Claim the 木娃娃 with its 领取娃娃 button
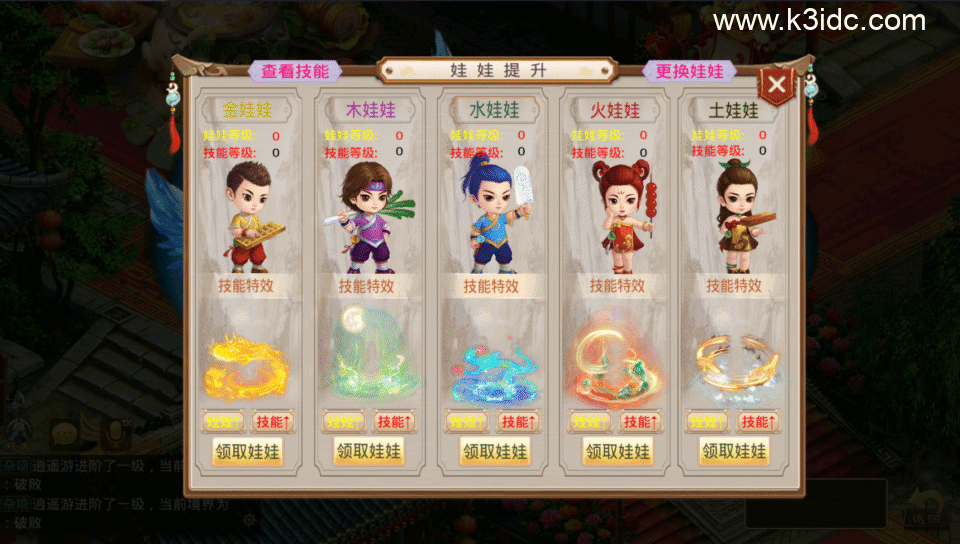Screen dimensions: 960x544 [x=367, y=451]
